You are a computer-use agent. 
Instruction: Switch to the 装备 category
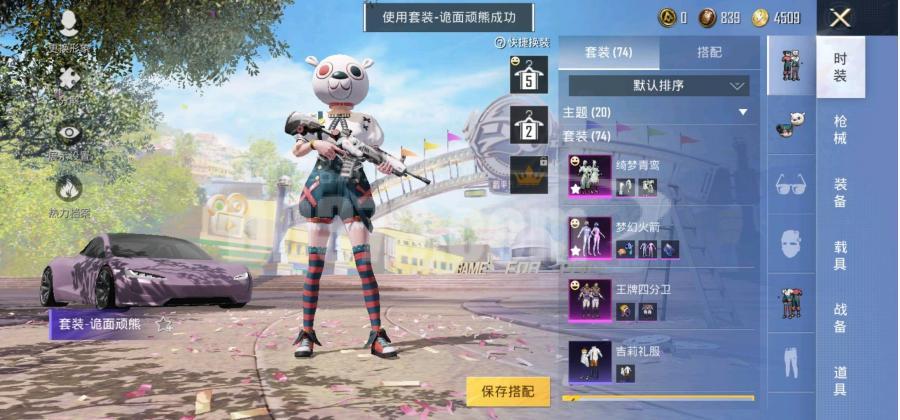point(840,193)
